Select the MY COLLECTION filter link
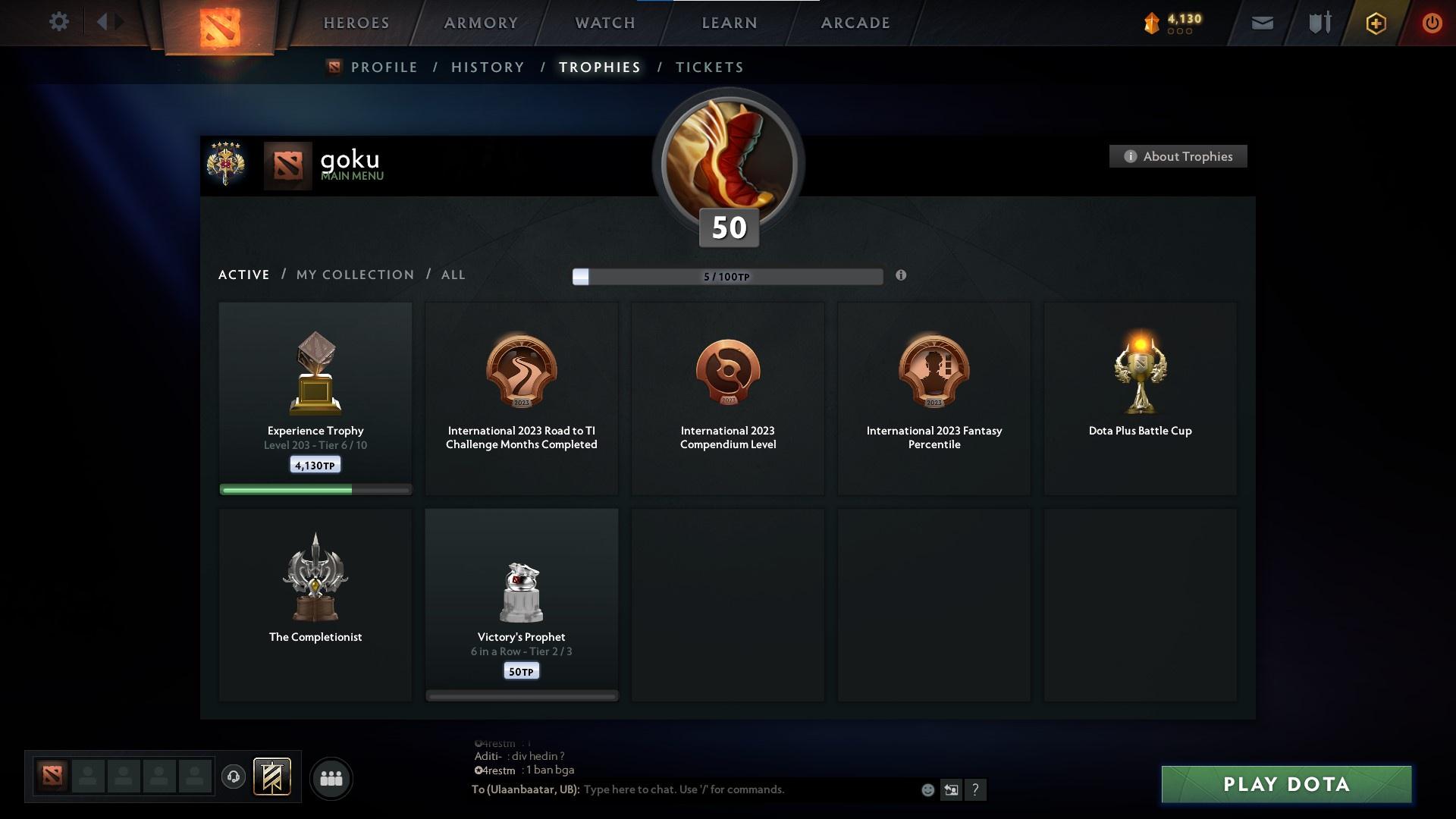Viewport: 1456px width, 819px height. tap(354, 275)
